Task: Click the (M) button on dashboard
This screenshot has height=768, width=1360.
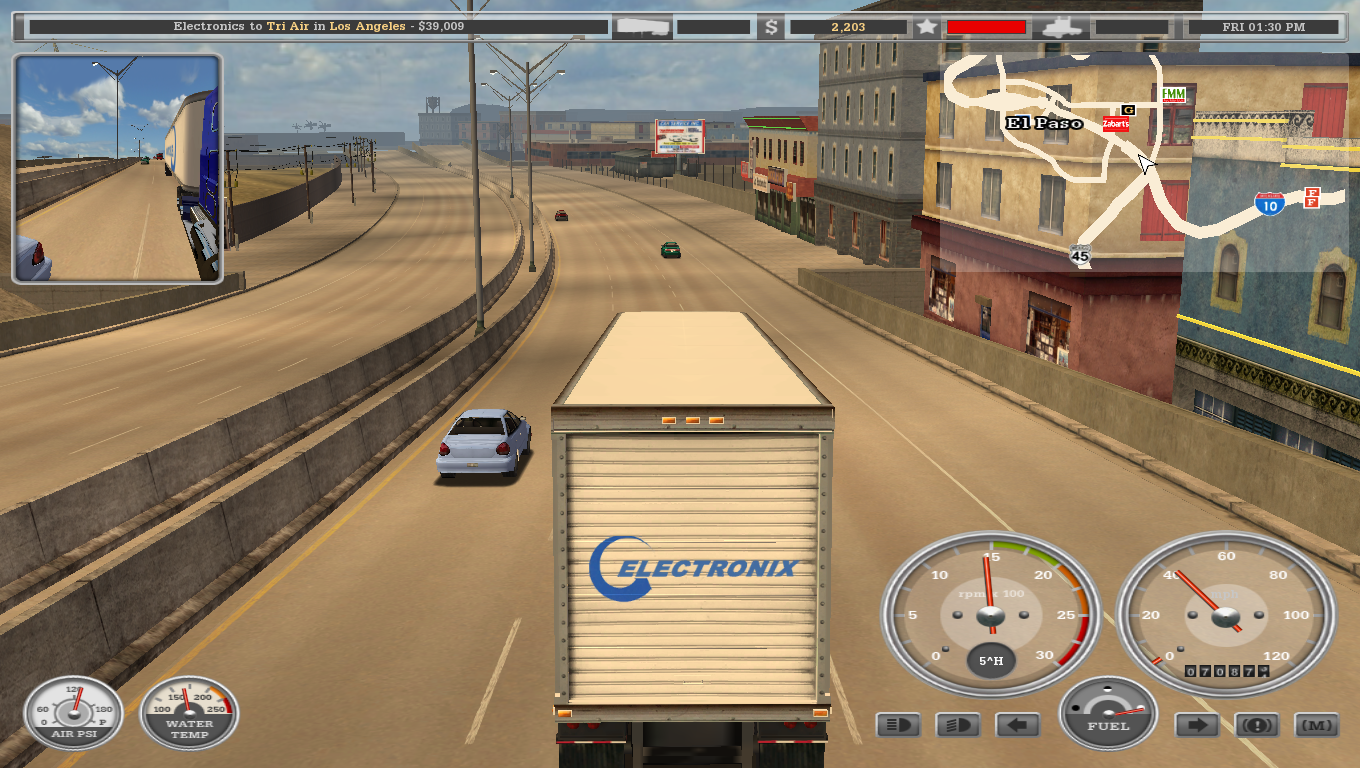Action: pos(1316,725)
